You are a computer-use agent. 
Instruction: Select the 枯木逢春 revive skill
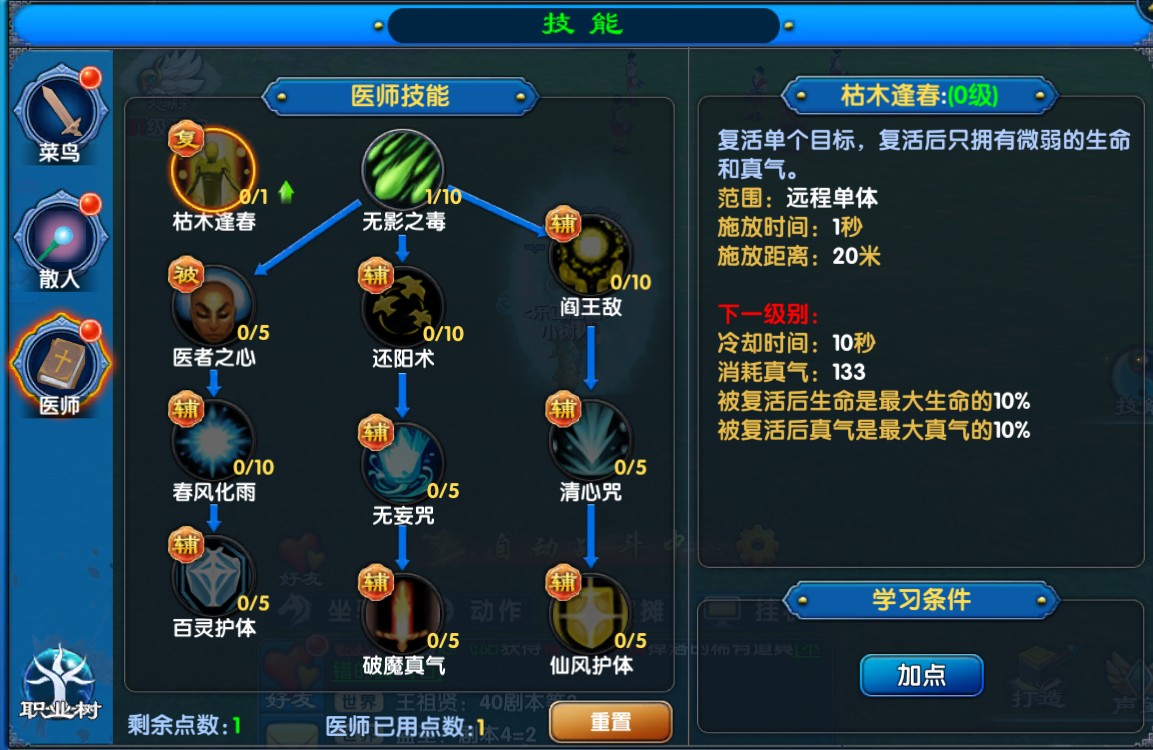point(212,170)
